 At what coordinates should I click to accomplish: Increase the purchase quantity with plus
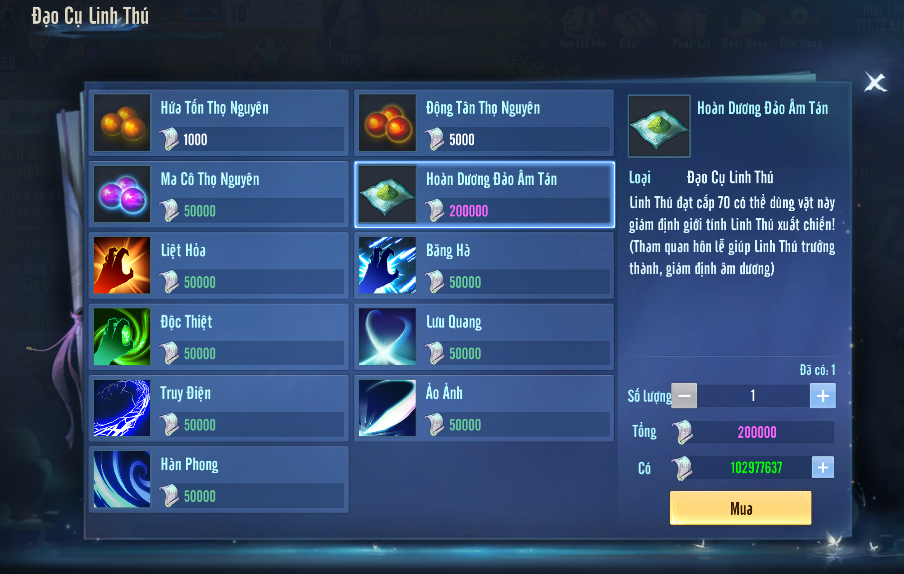point(822,396)
